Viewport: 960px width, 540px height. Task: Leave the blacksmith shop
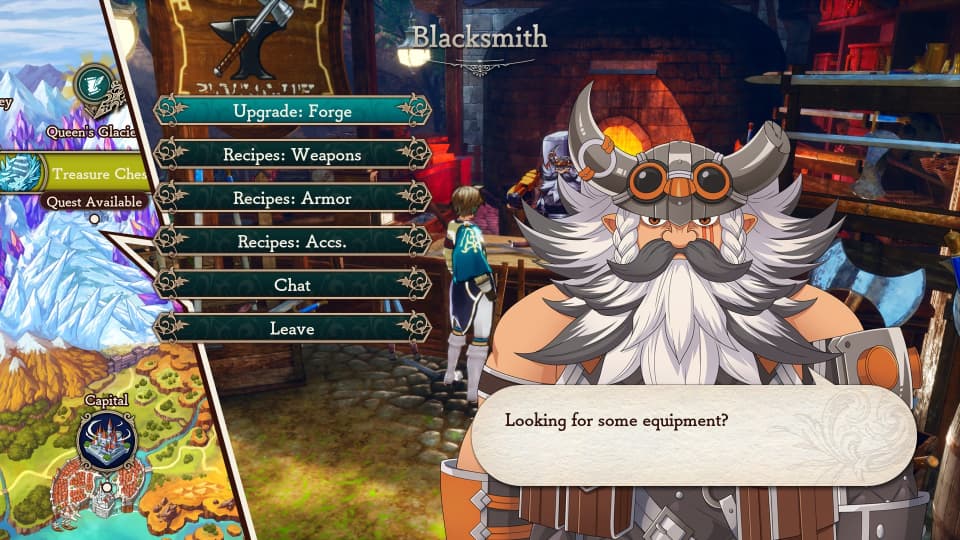click(292, 328)
